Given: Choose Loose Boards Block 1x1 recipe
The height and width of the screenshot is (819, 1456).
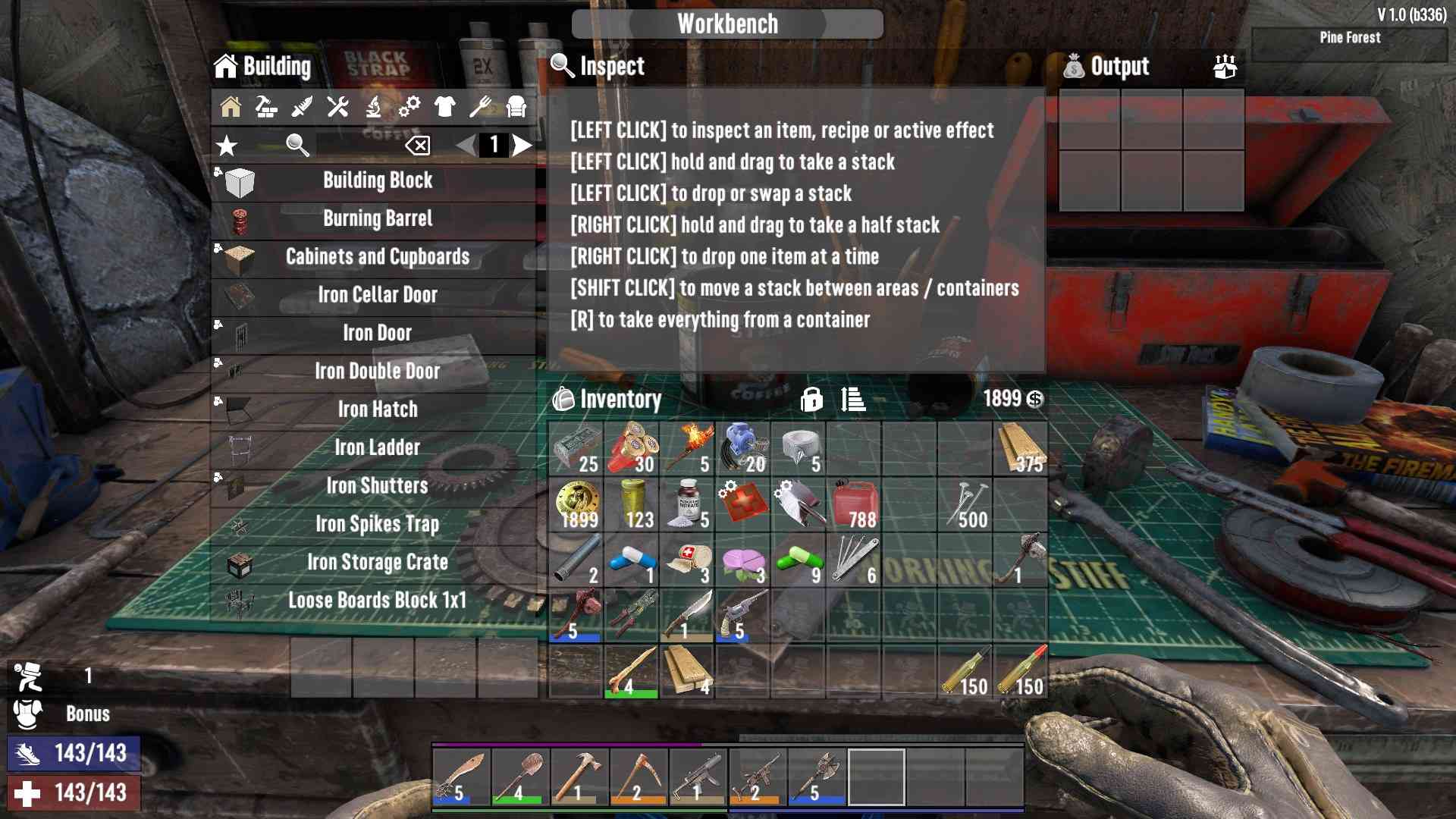Looking at the screenshot, I should point(377,601).
